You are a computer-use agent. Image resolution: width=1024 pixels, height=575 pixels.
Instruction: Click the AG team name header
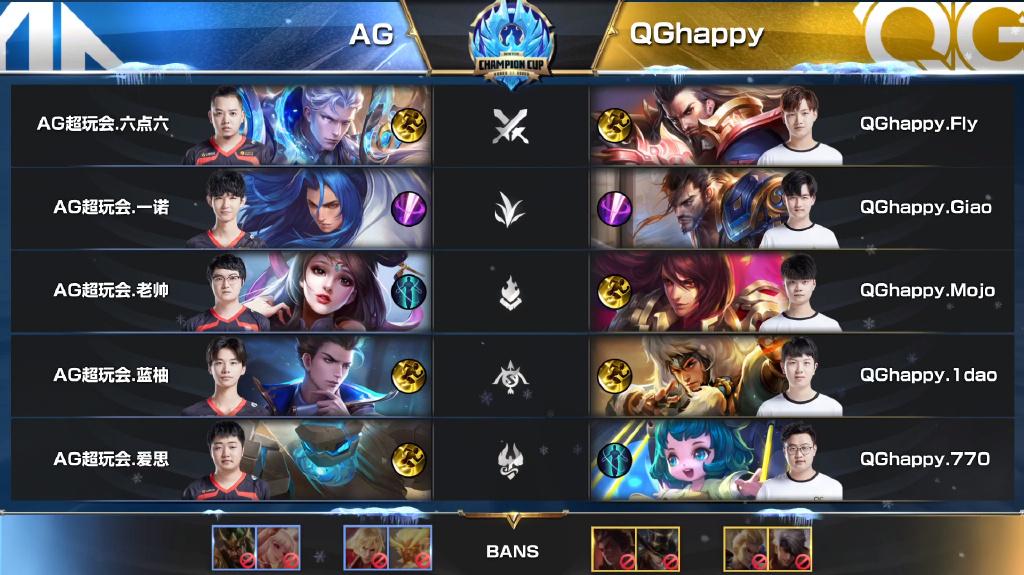coord(371,35)
